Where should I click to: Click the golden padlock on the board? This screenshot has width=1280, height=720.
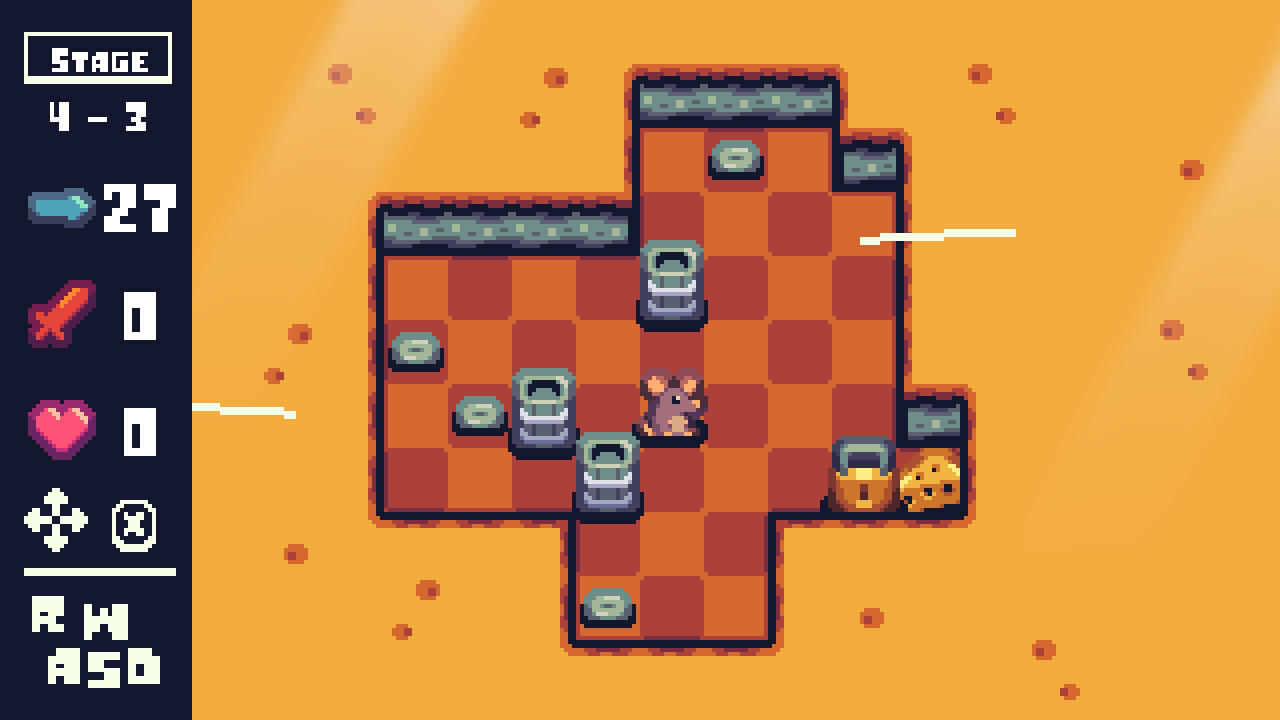tap(863, 478)
